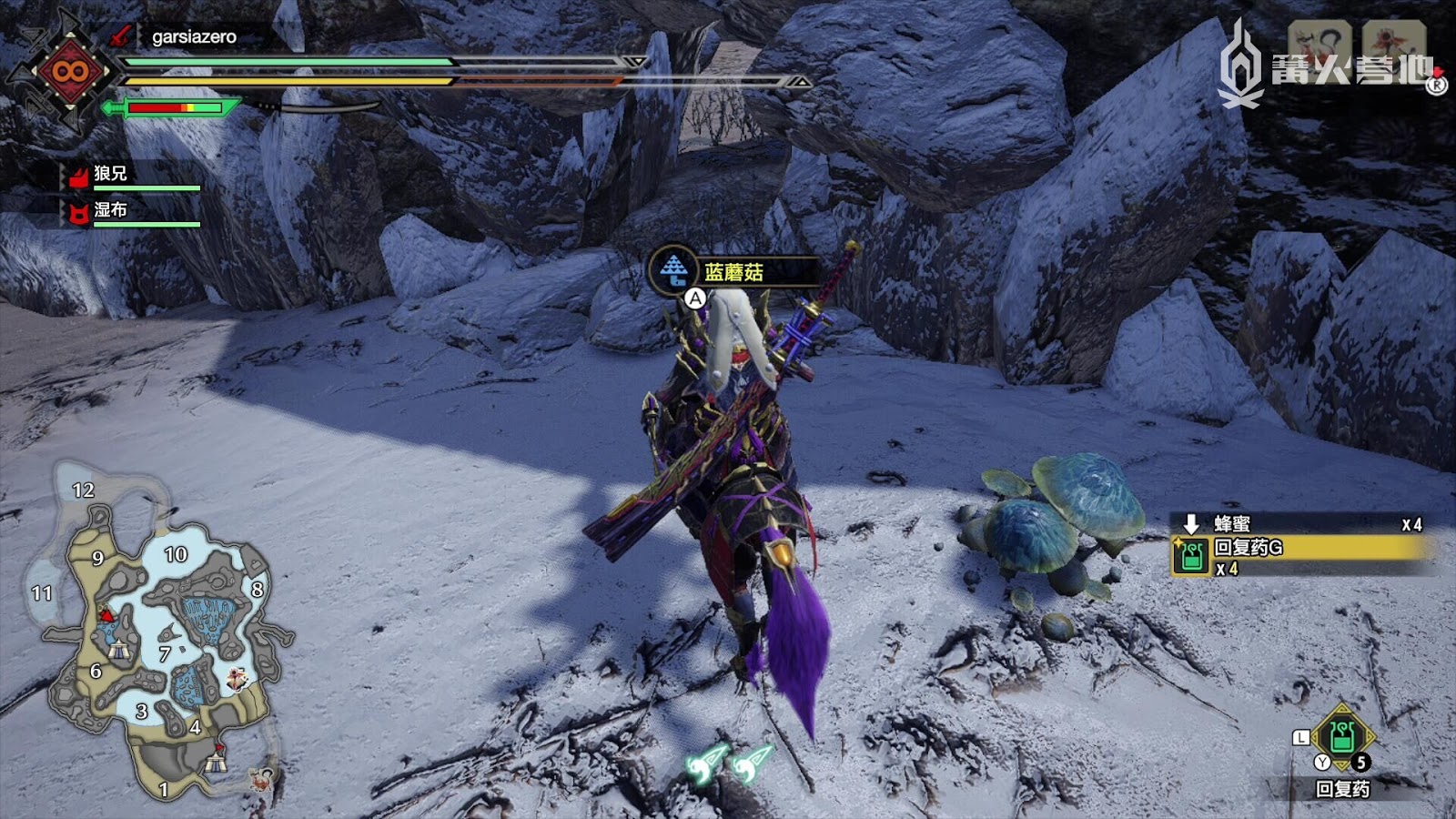Use the 回复药 item bar icon
This screenshot has height=819, width=1456.
pyautogui.click(x=1340, y=737)
